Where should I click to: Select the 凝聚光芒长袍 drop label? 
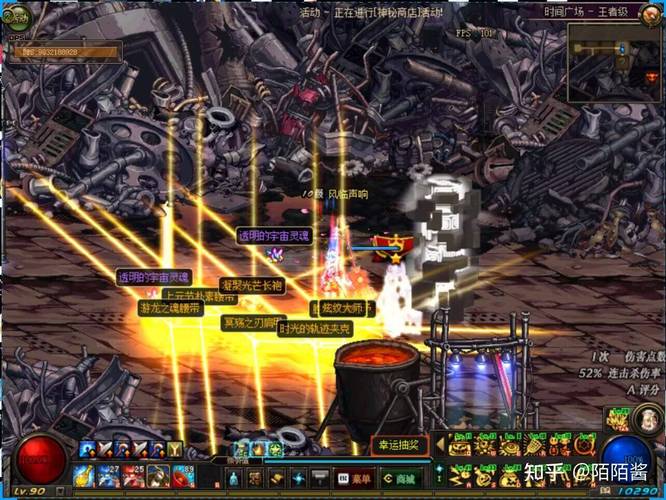[251, 286]
